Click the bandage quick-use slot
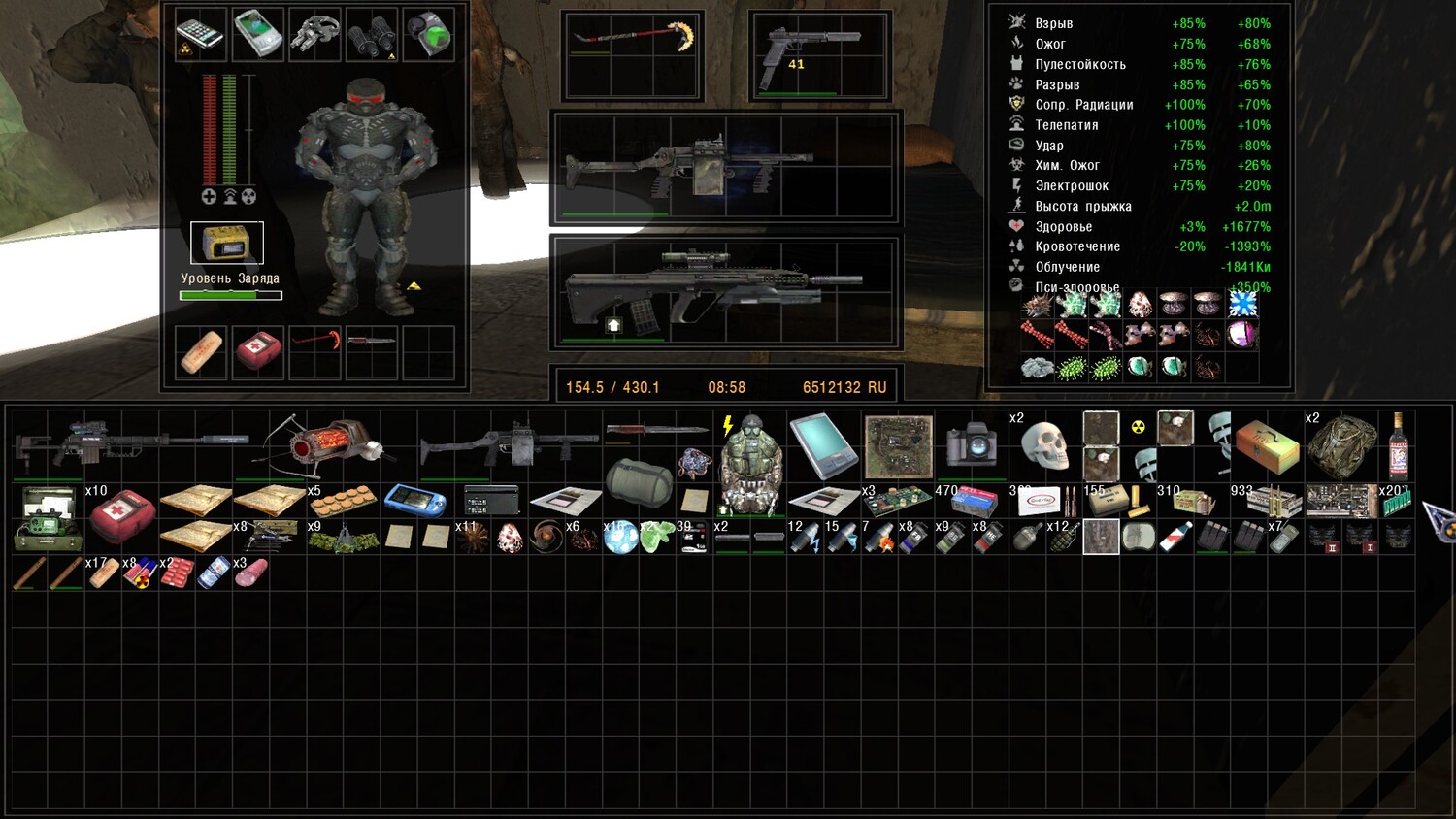Image resolution: width=1456 pixels, height=819 pixels. [201, 351]
